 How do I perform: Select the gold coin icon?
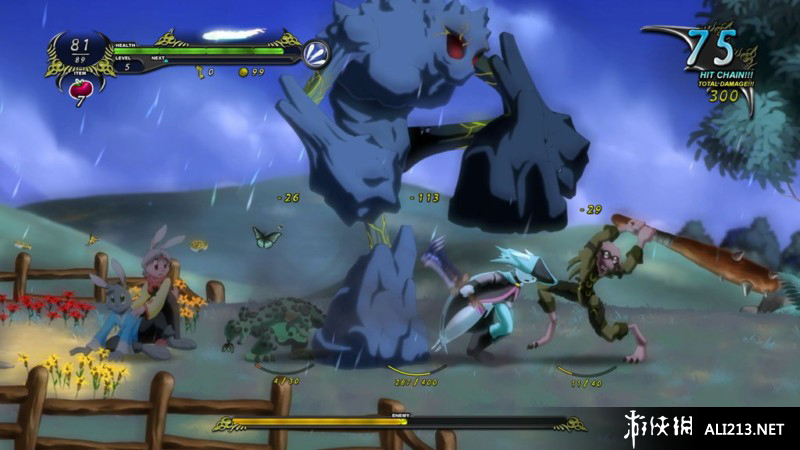pos(243,72)
